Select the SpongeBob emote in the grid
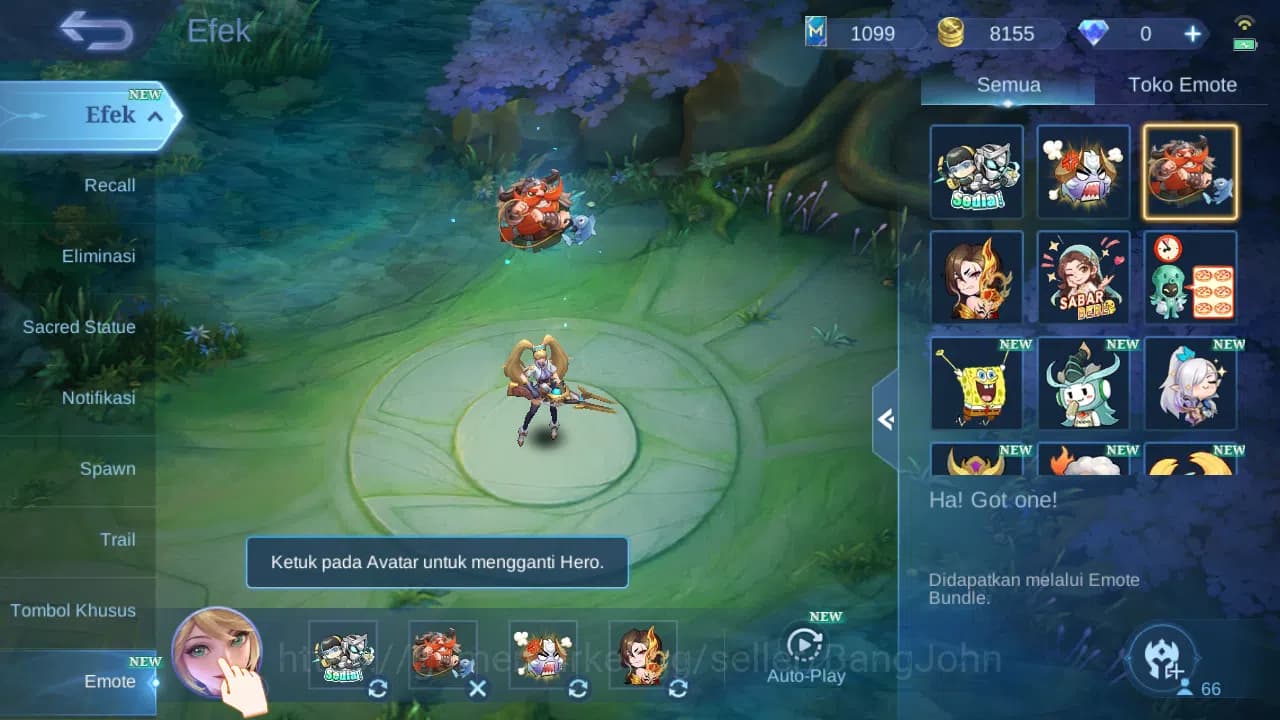 click(x=976, y=383)
